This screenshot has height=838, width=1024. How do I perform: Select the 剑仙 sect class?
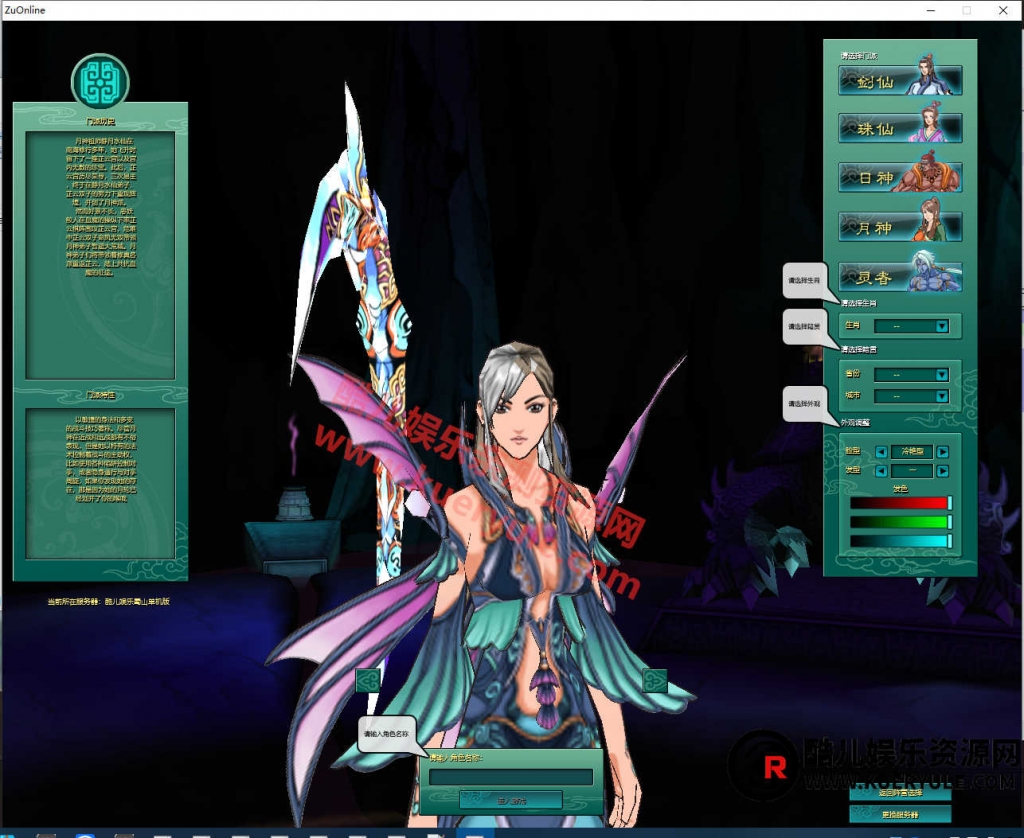[x=900, y=81]
